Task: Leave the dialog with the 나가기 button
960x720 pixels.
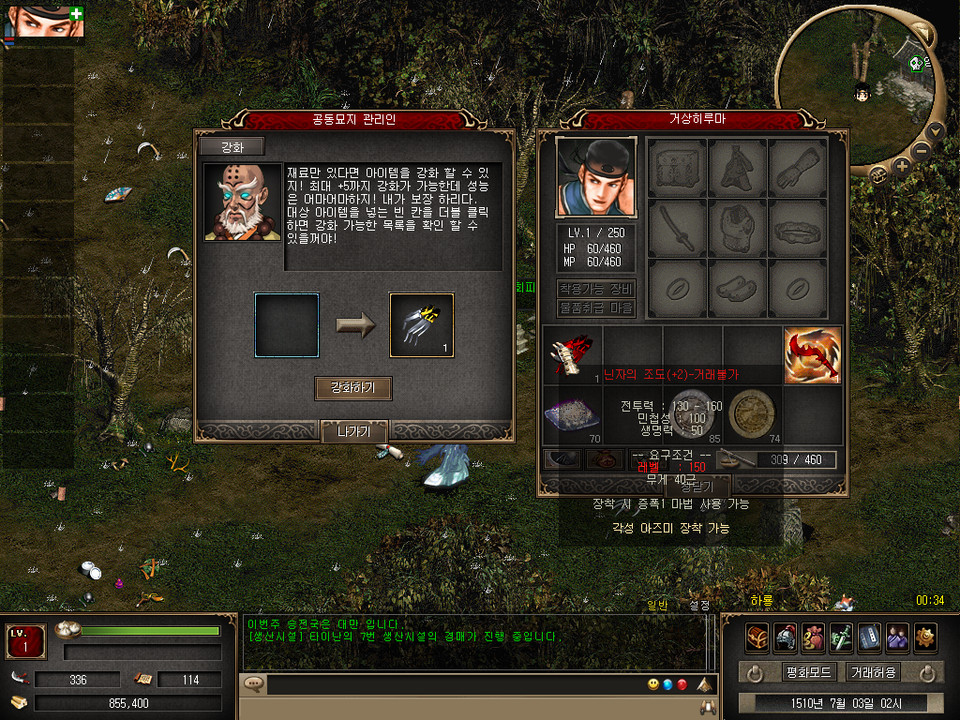Action: click(354, 432)
